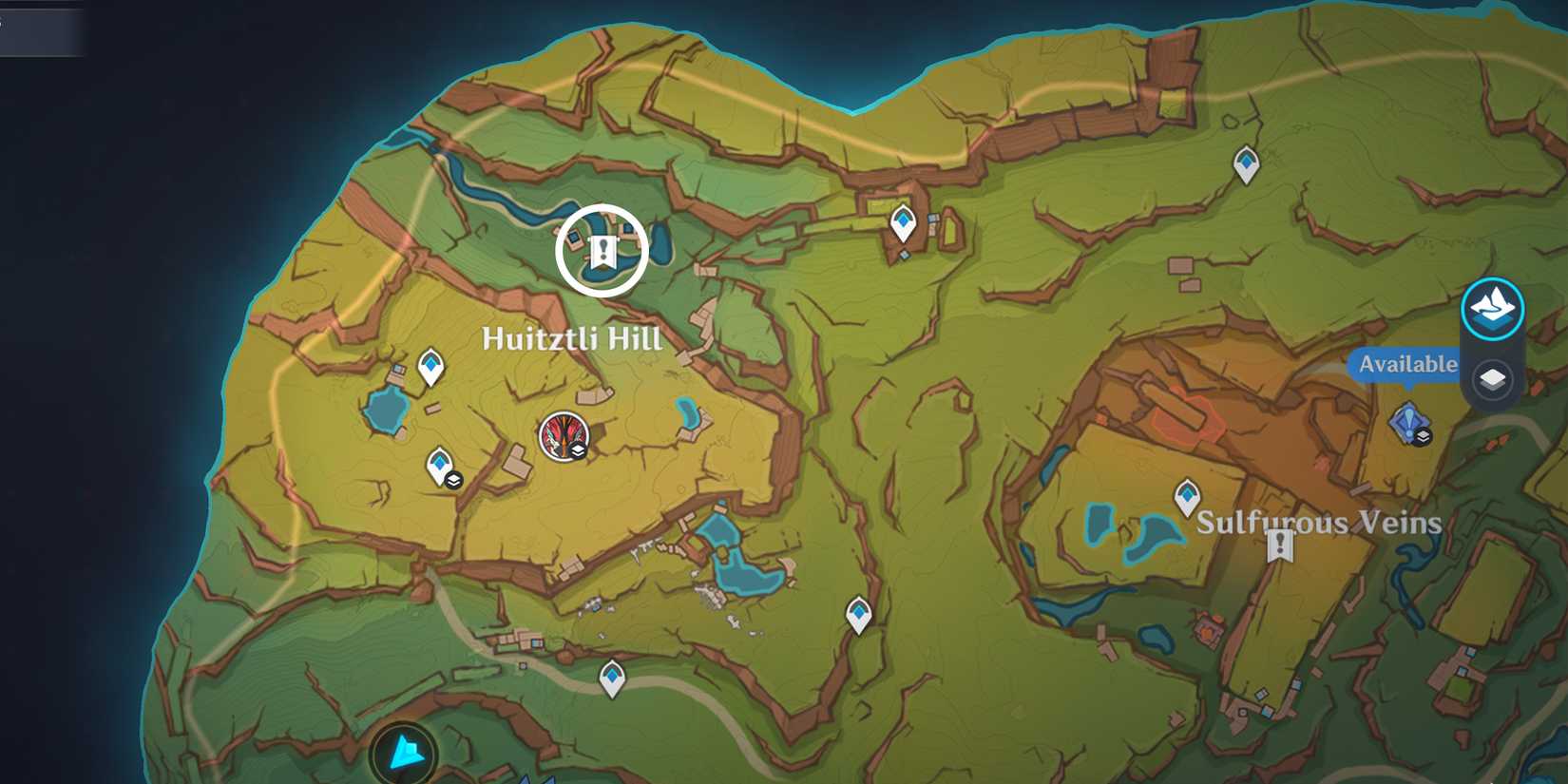Image resolution: width=1568 pixels, height=784 pixels.
Task: Select the blue quest marker under the Available tooltip
Action: pos(1410,421)
